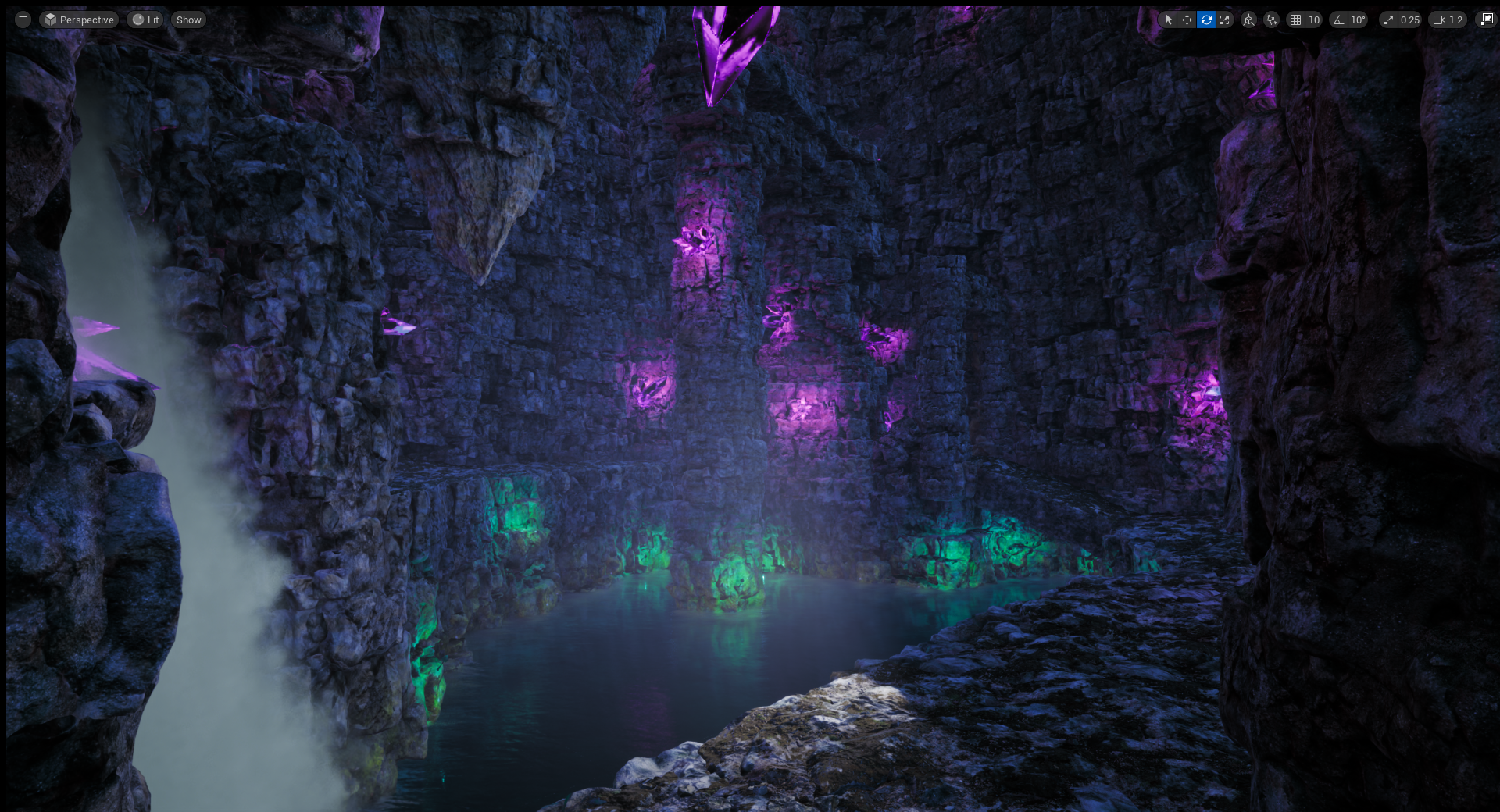Open the Show flags menu

point(188,20)
